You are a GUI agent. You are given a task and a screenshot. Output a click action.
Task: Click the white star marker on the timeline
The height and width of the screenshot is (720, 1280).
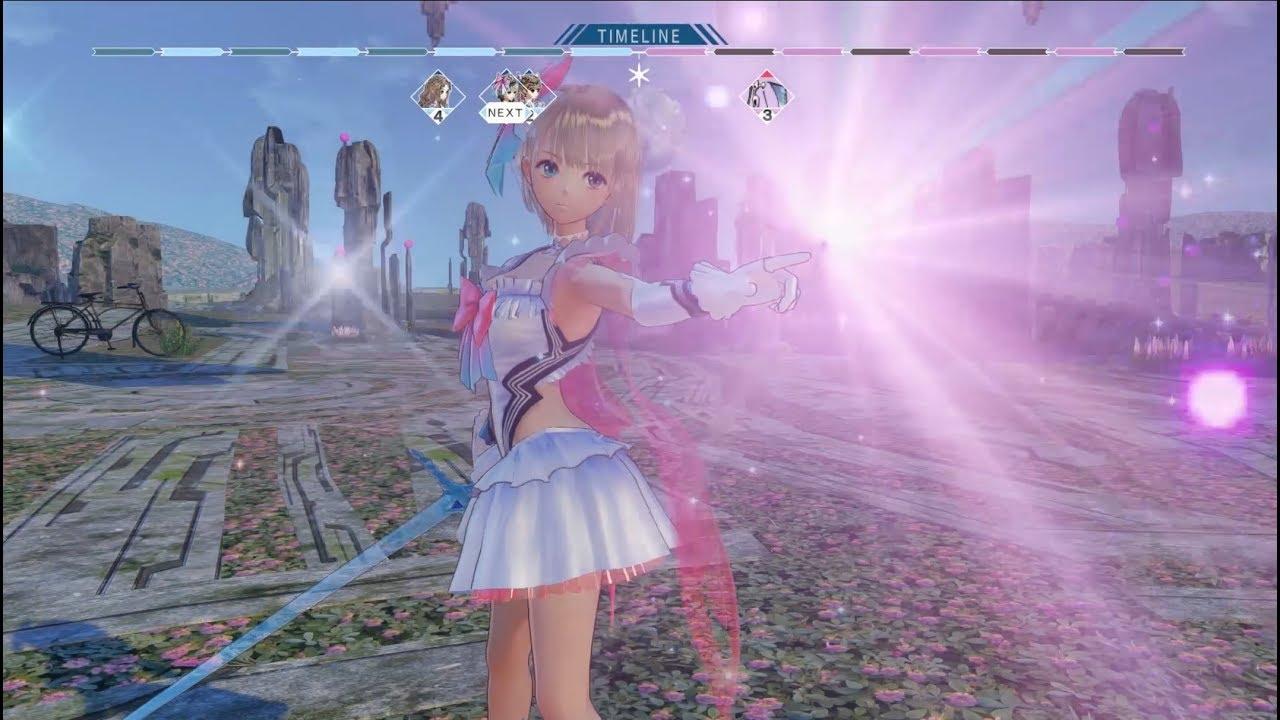pyautogui.click(x=636, y=74)
